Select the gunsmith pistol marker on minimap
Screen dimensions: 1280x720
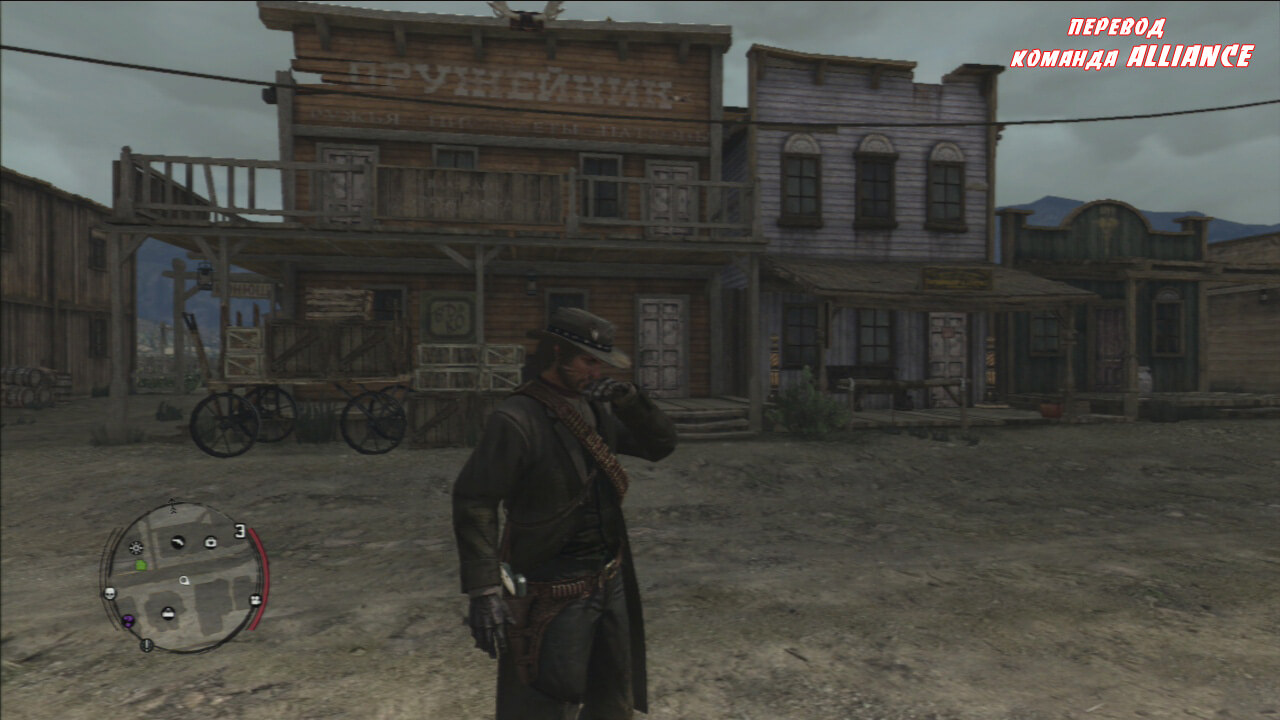[178, 542]
